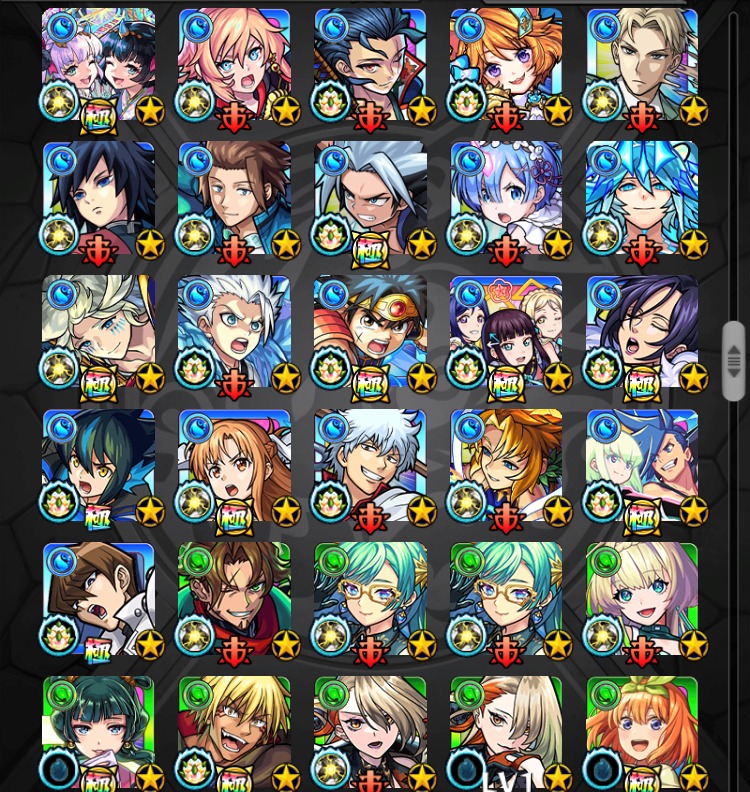Image resolution: width=750 pixels, height=792 pixels.
Task: Select the brown-haired man in blue coat
Action: [x=234, y=198]
